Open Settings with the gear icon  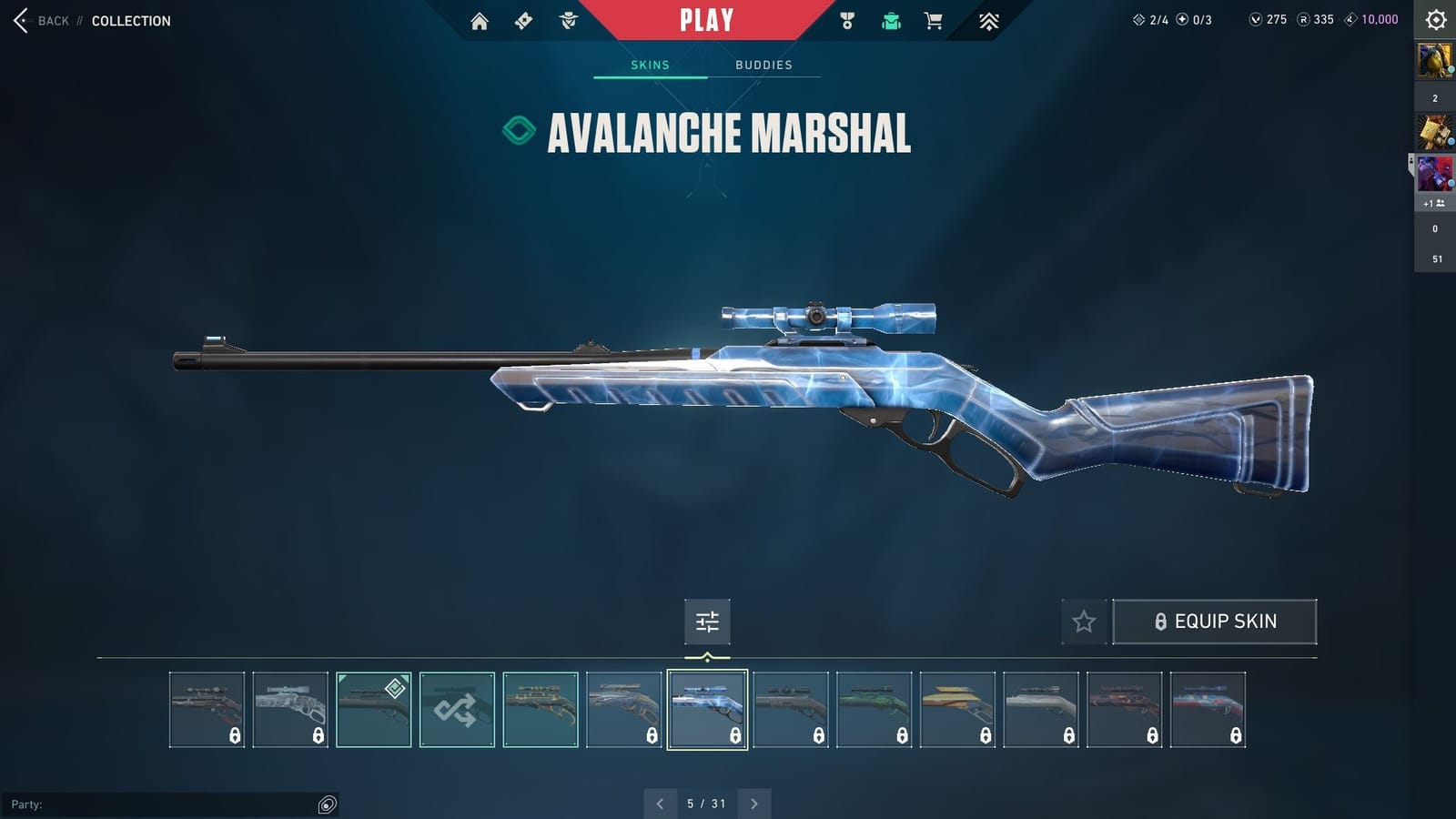coord(1435,19)
